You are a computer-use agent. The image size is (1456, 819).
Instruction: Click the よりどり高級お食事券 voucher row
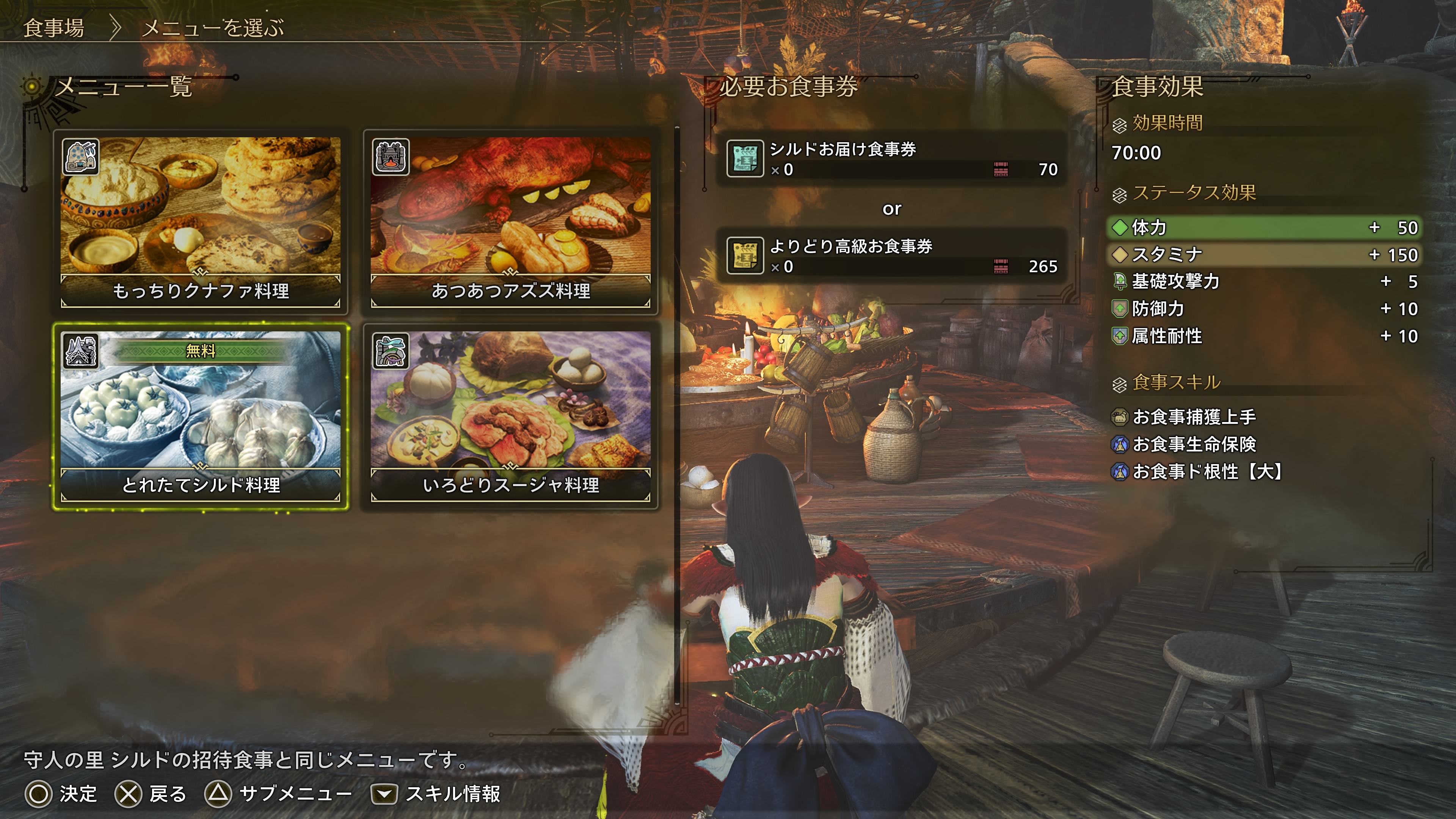tap(891, 256)
